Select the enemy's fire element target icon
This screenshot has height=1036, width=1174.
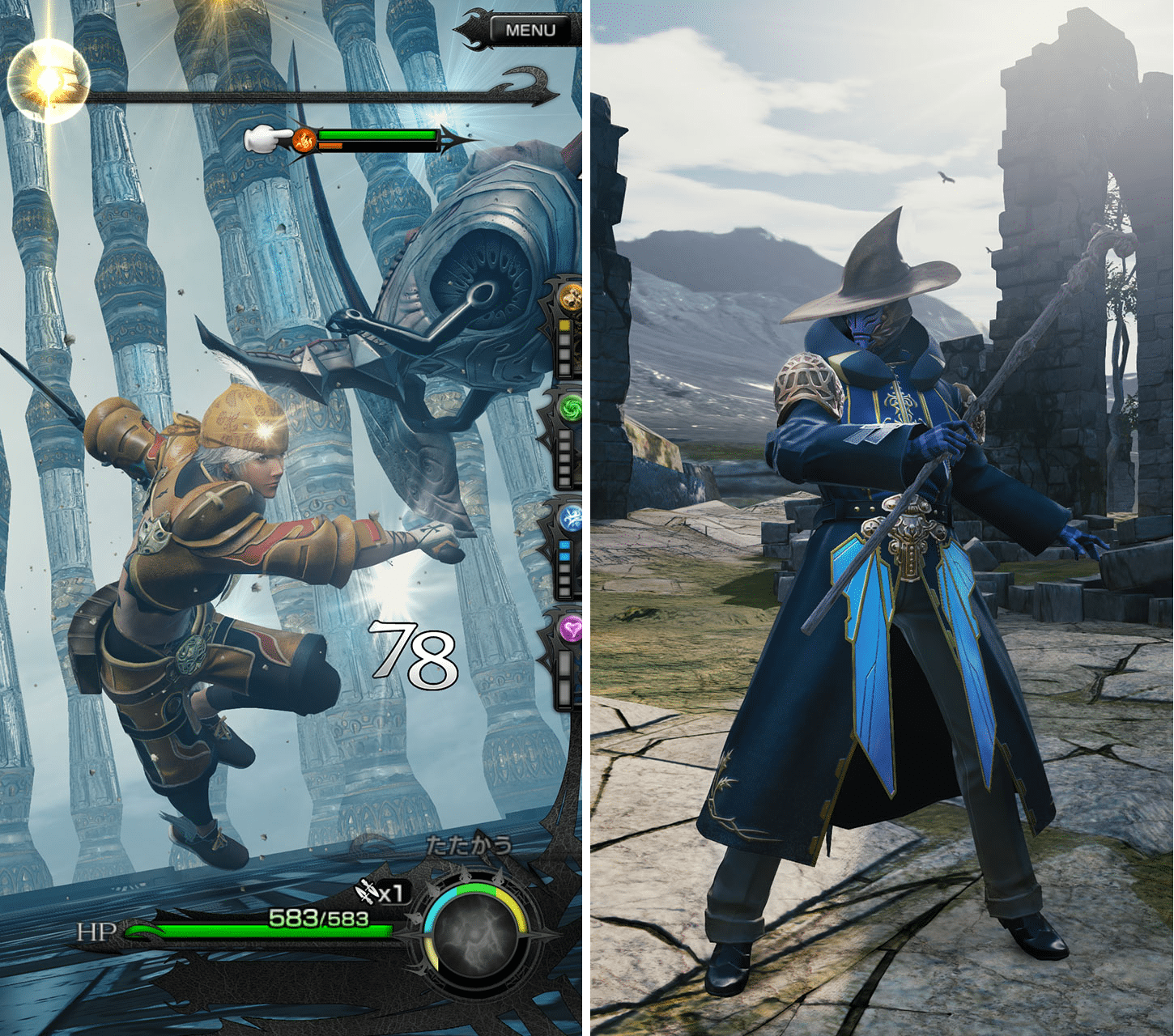pos(304,141)
